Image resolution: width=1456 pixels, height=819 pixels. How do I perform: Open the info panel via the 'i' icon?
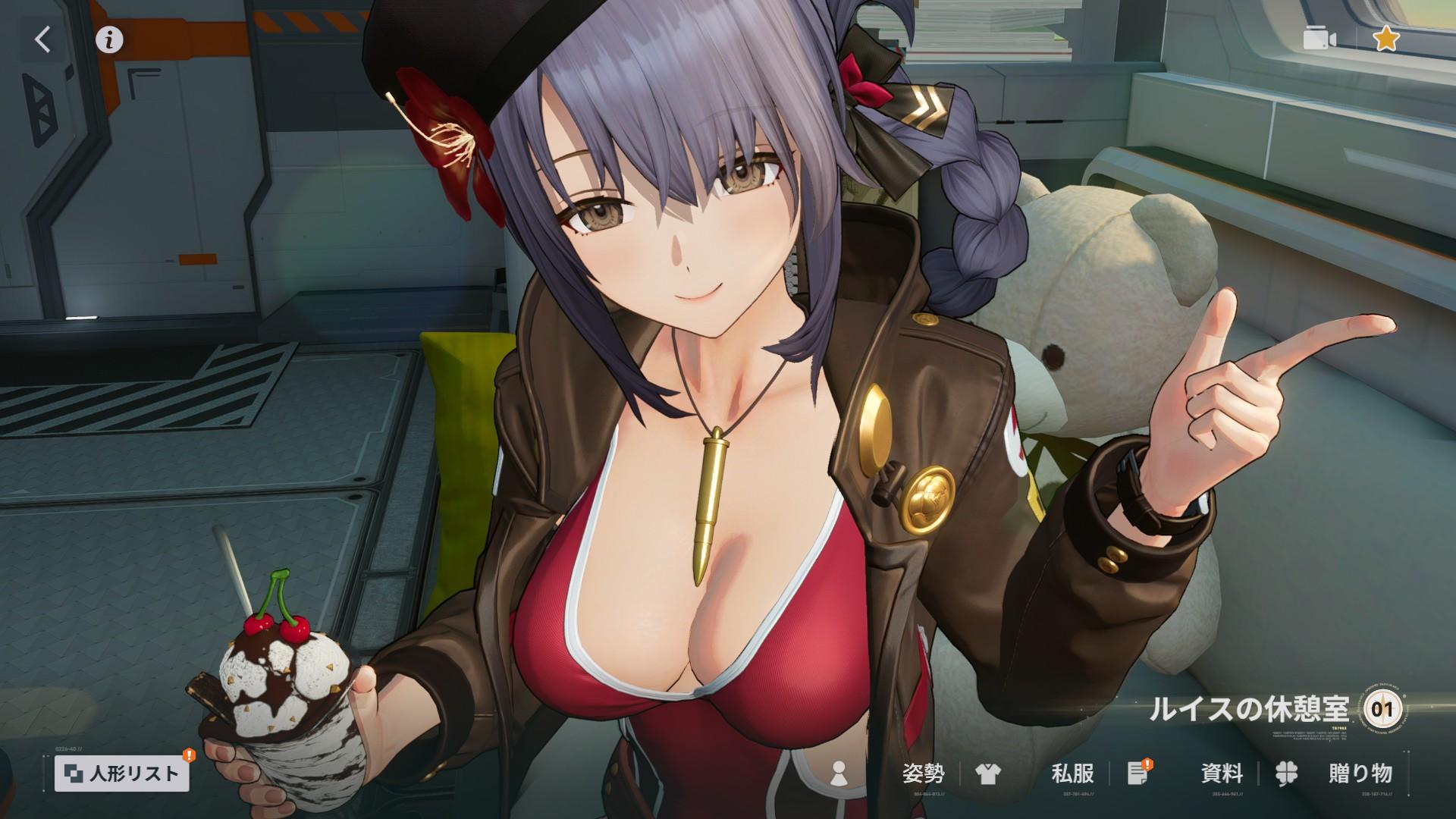(108, 39)
